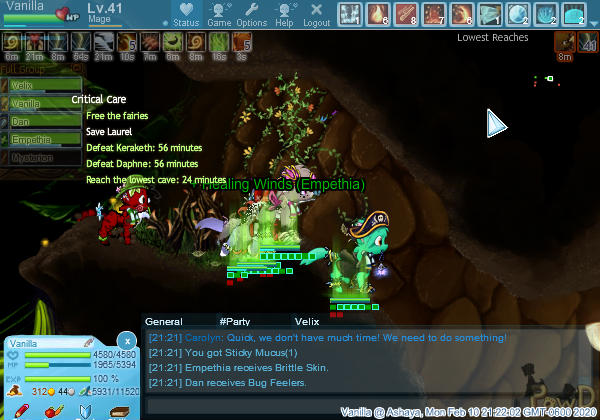Open the Velix chat tab
The width and height of the screenshot is (600, 420).
306,322
